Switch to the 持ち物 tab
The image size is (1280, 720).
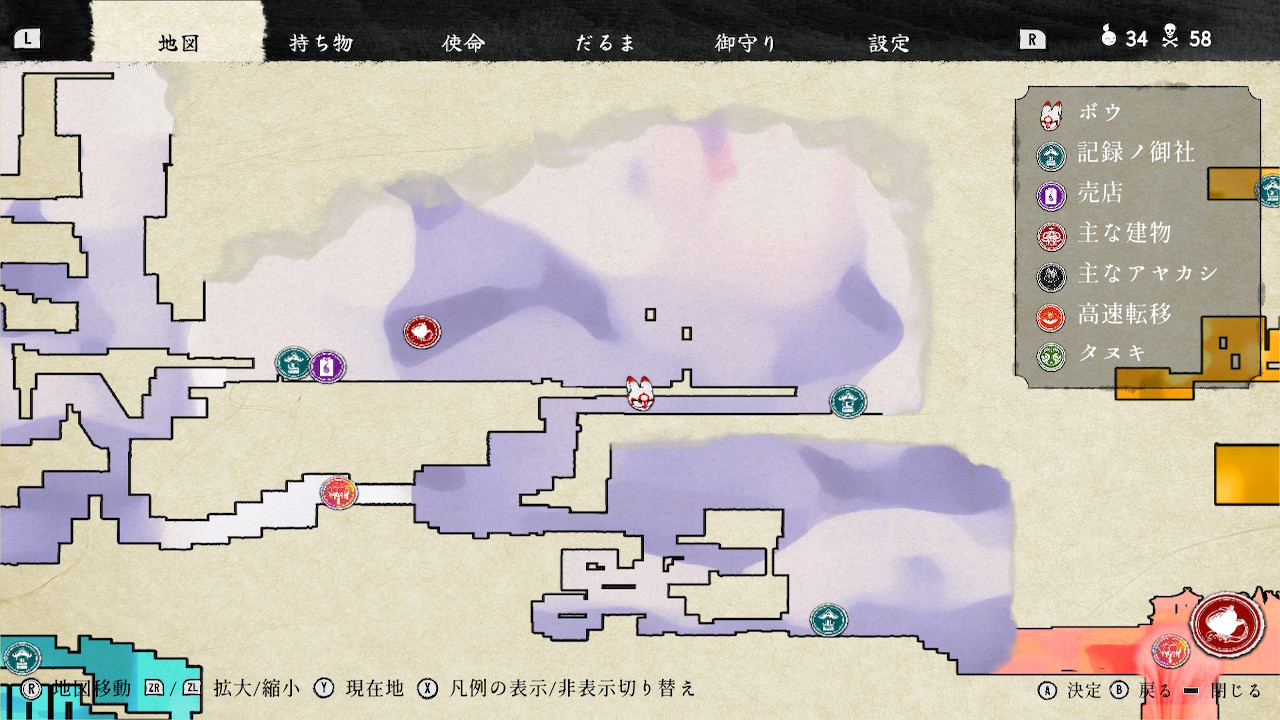pos(321,42)
